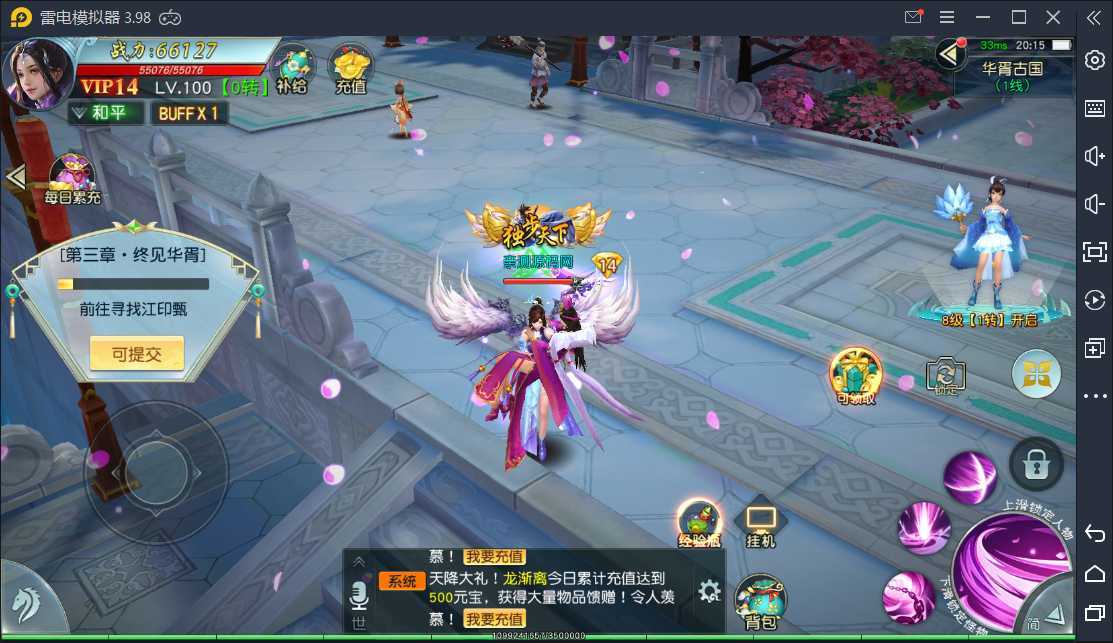Open the 充值 recharge icon
The width and height of the screenshot is (1113, 643).
pyautogui.click(x=351, y=68)
